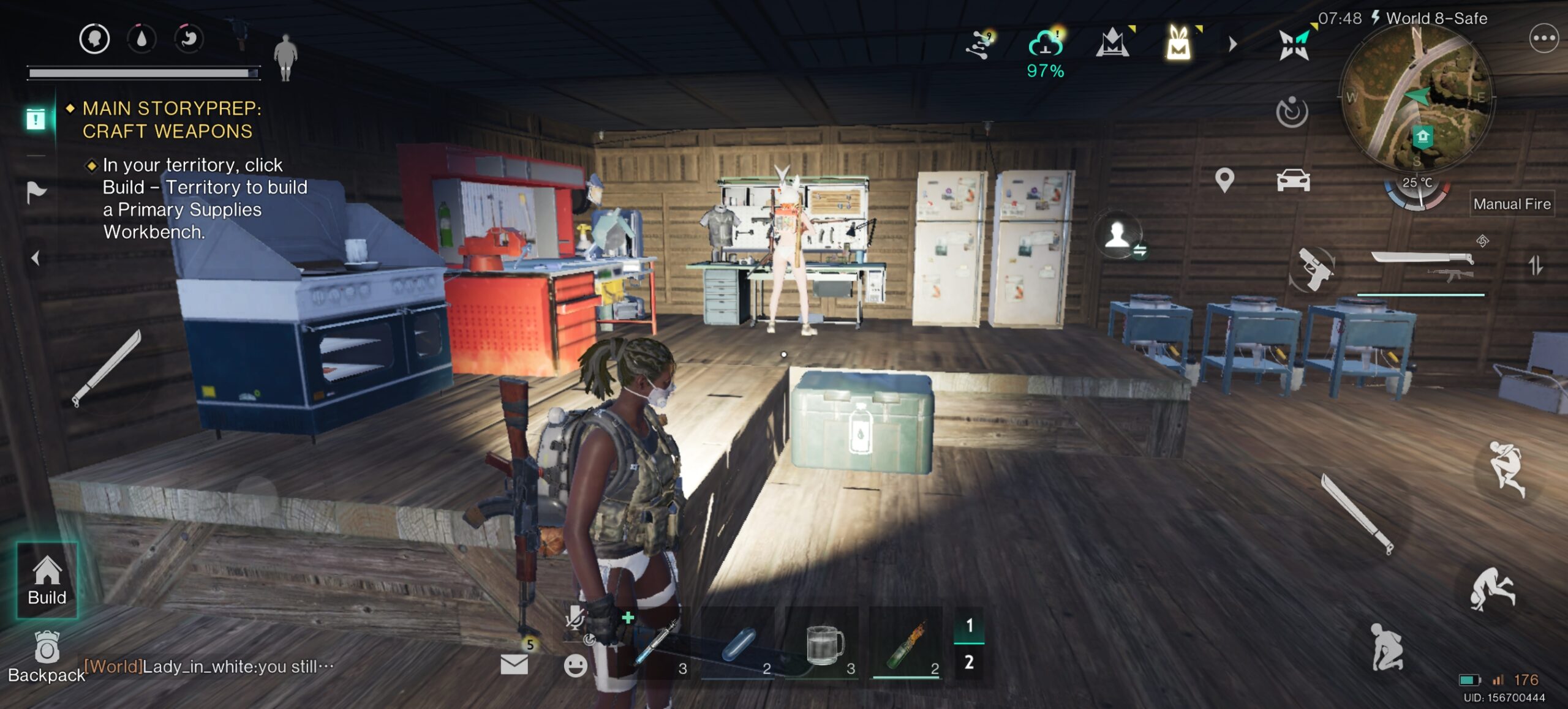Tap the jump stance button
Viewport: 1568px width, 709px height.
[x=1506, y=468]
